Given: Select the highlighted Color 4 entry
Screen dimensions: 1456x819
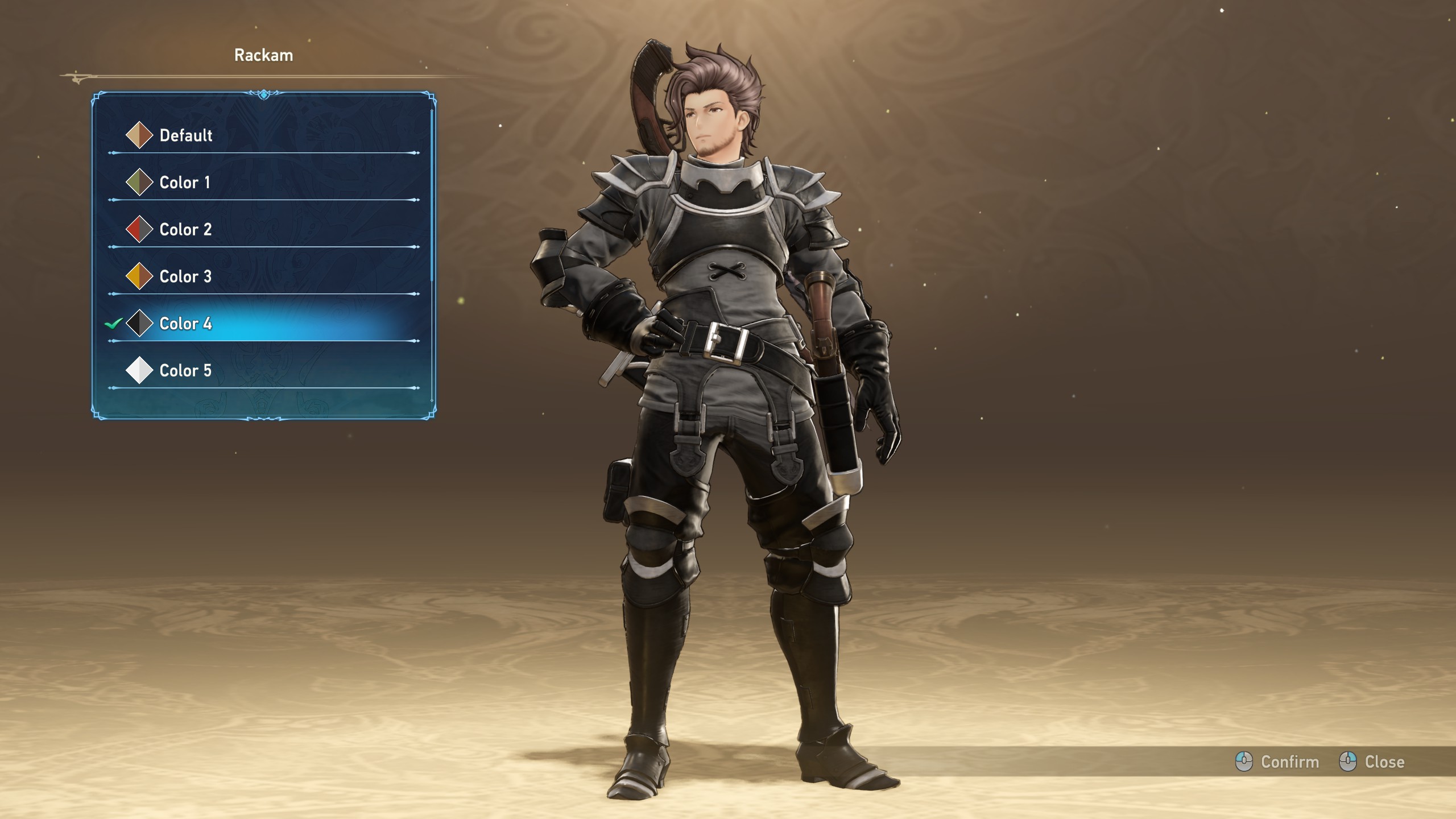Looking at the screenshot, I should pyautogui.click(x=185, y=324).
